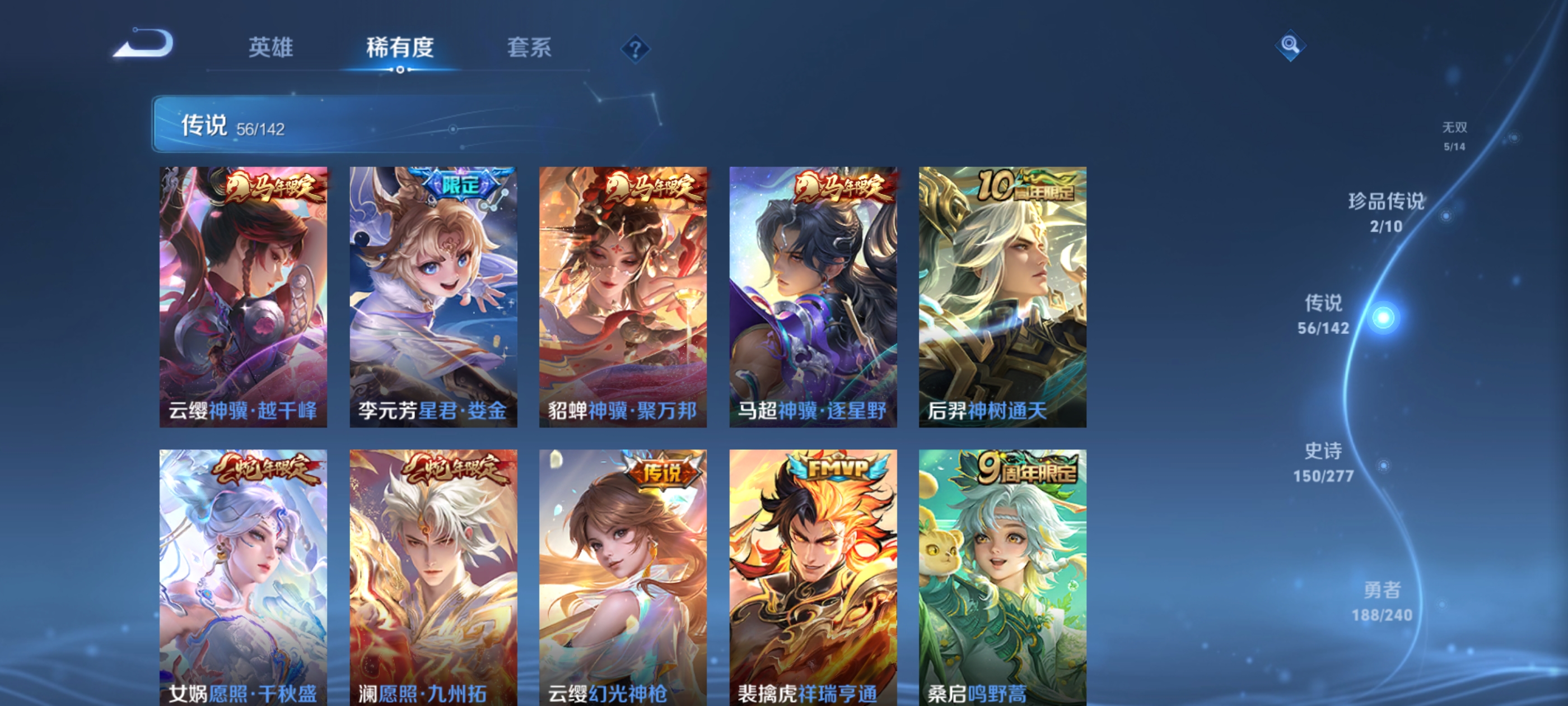Open the search magnifier icon
1568x706 pixels.
(1290, 45)
